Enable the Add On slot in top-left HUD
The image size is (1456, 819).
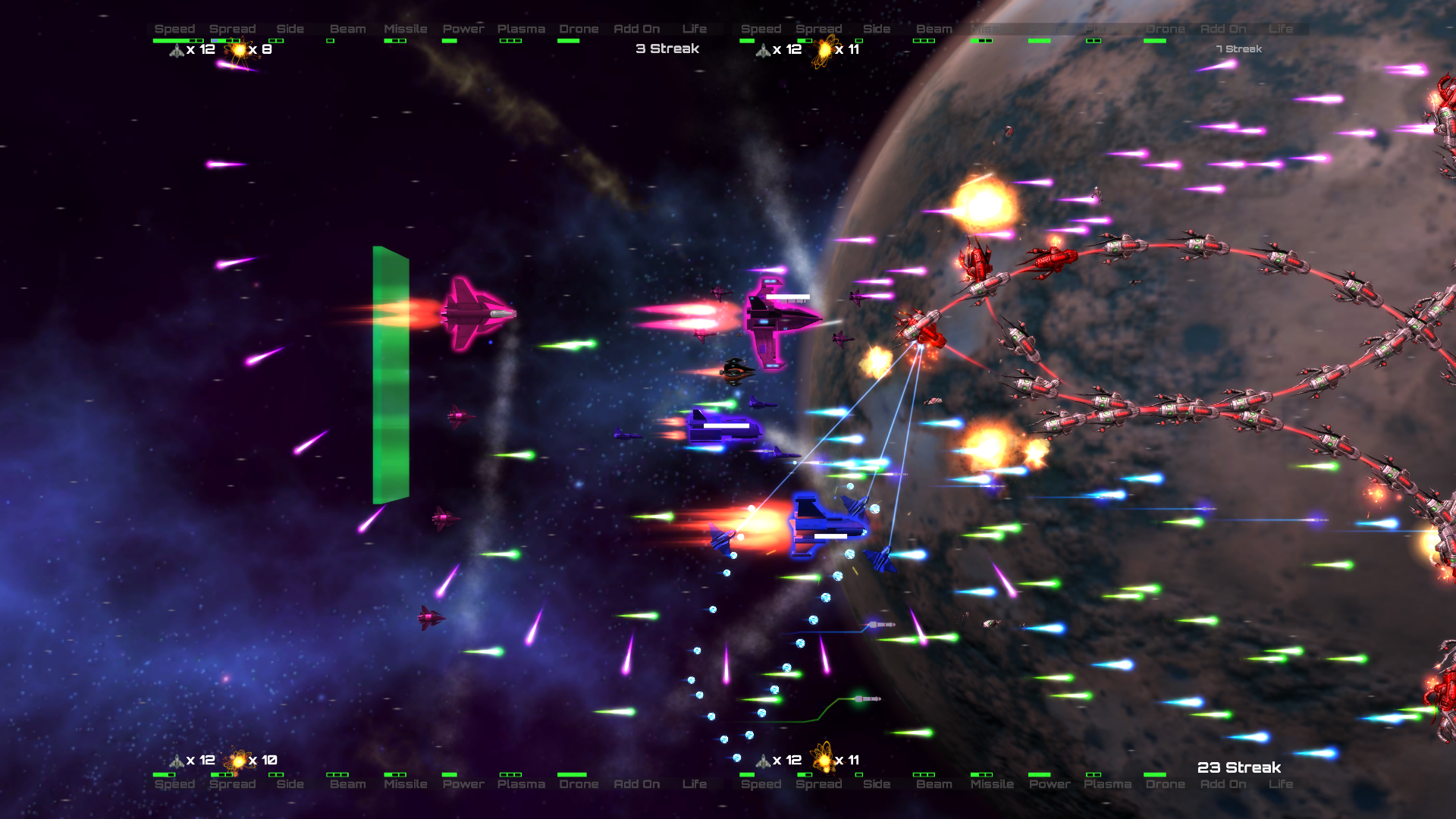click(x=637, y=28)
